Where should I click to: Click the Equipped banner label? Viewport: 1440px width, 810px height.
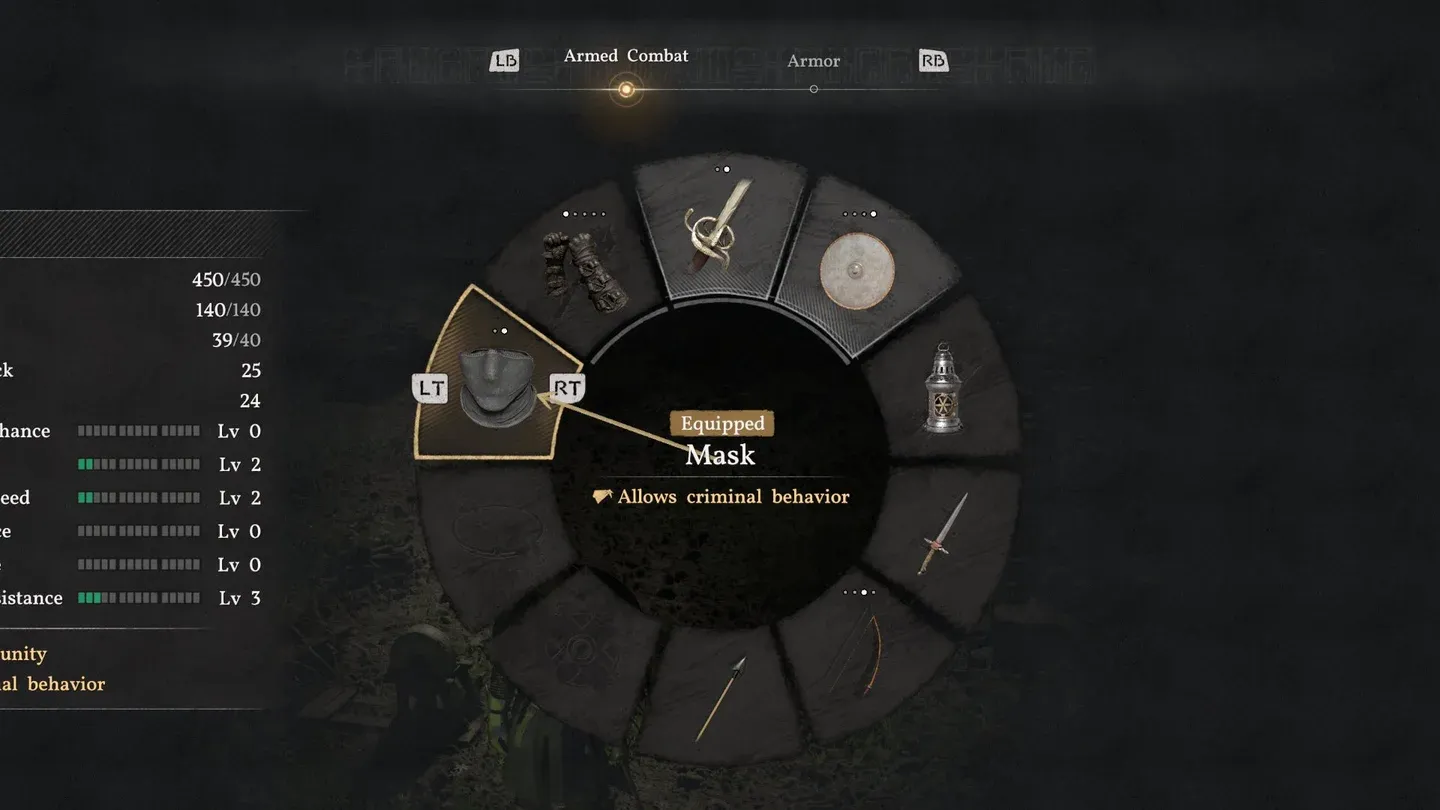[722, 424]
